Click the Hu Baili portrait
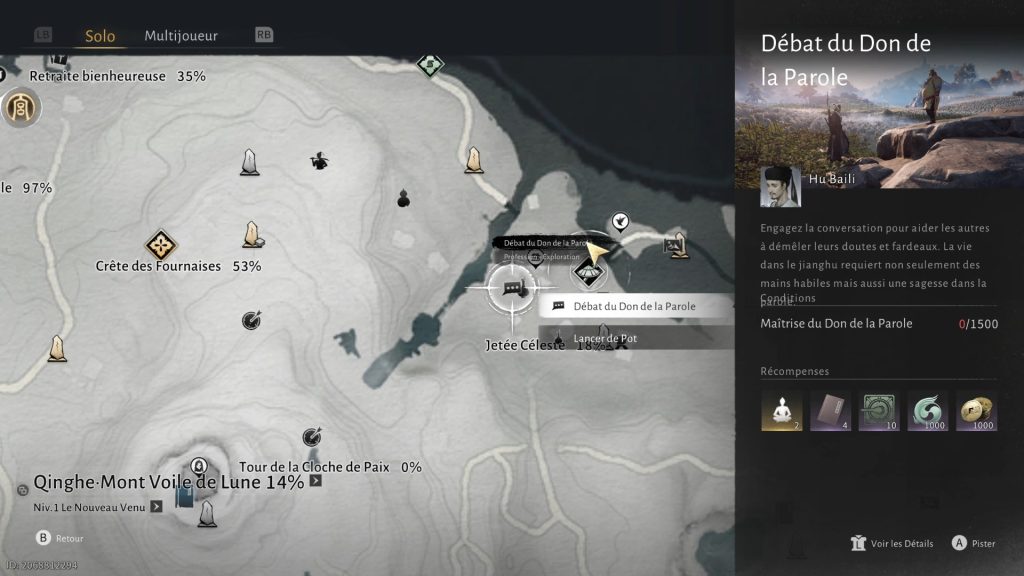1024x576 pixels. click(780, 186)
